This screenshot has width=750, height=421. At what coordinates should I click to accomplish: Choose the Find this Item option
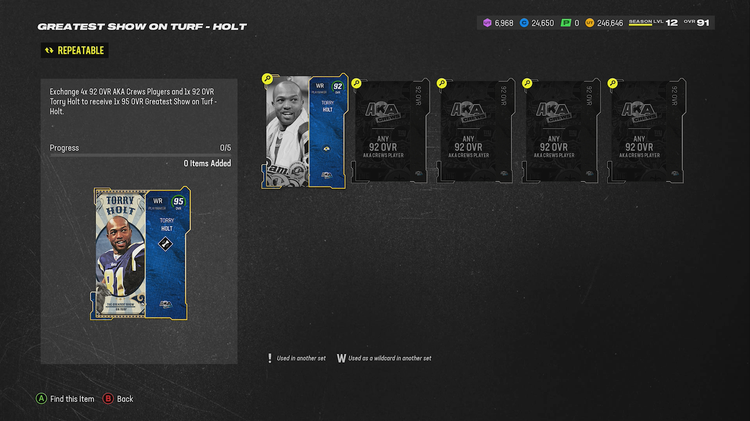(66, 398)
